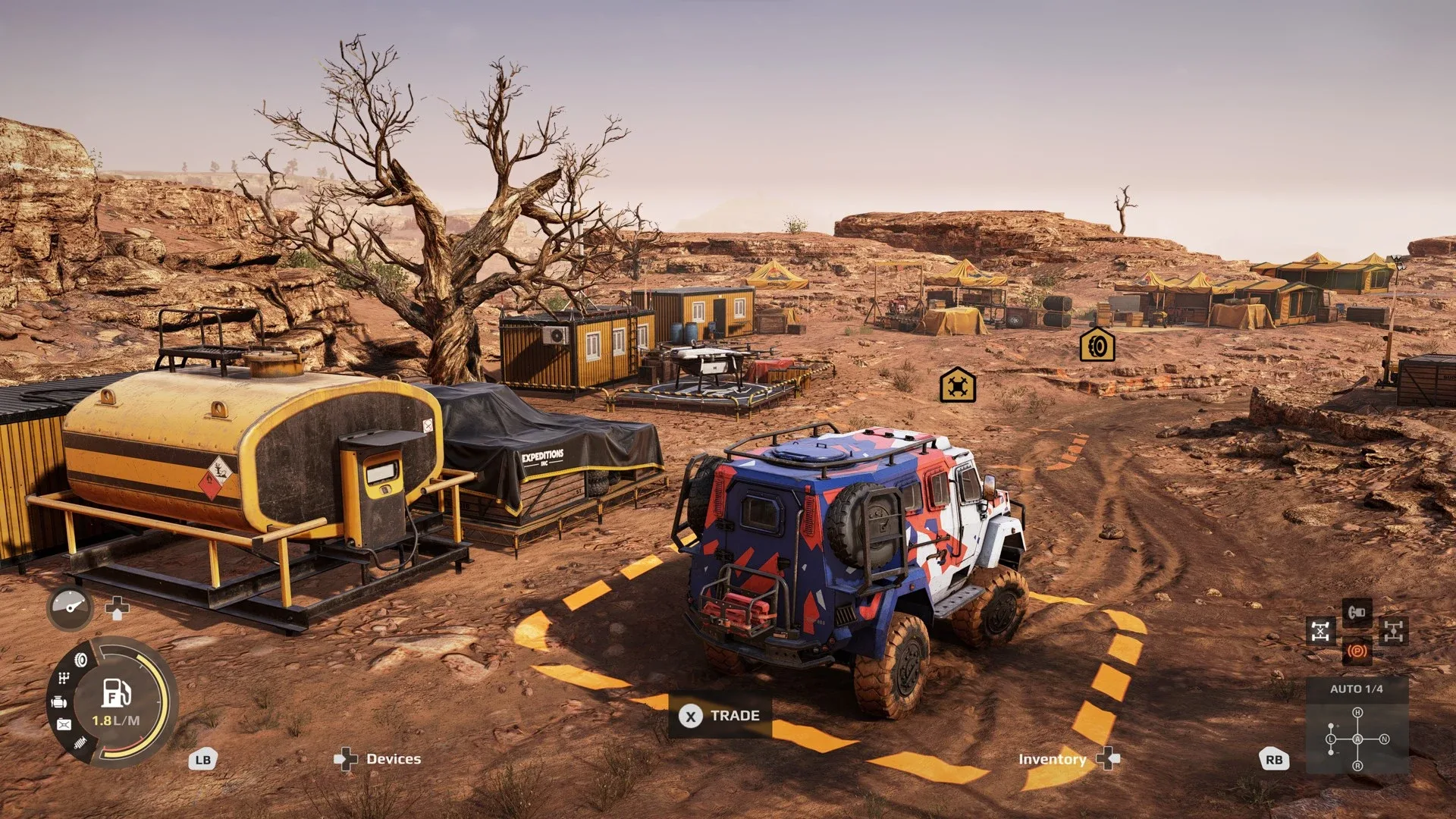Image resolution: width=1456 pixels, height=819 pixels.
Task: Toggle the all-wheel drive icon
Action: [1394, 631]
